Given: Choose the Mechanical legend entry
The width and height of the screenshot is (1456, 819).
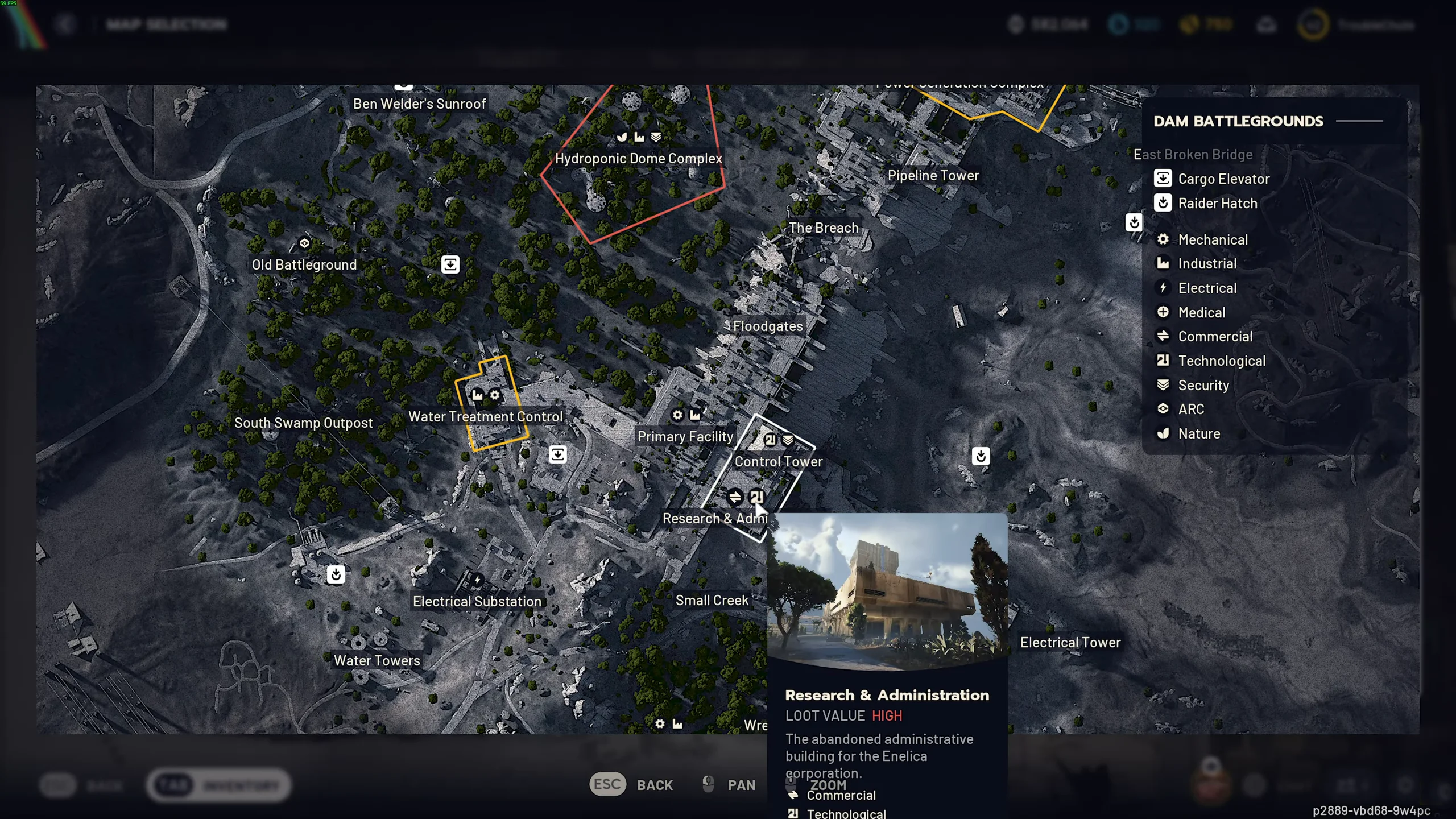Looking at the screenshot, I should click(x=1213, y=239).
